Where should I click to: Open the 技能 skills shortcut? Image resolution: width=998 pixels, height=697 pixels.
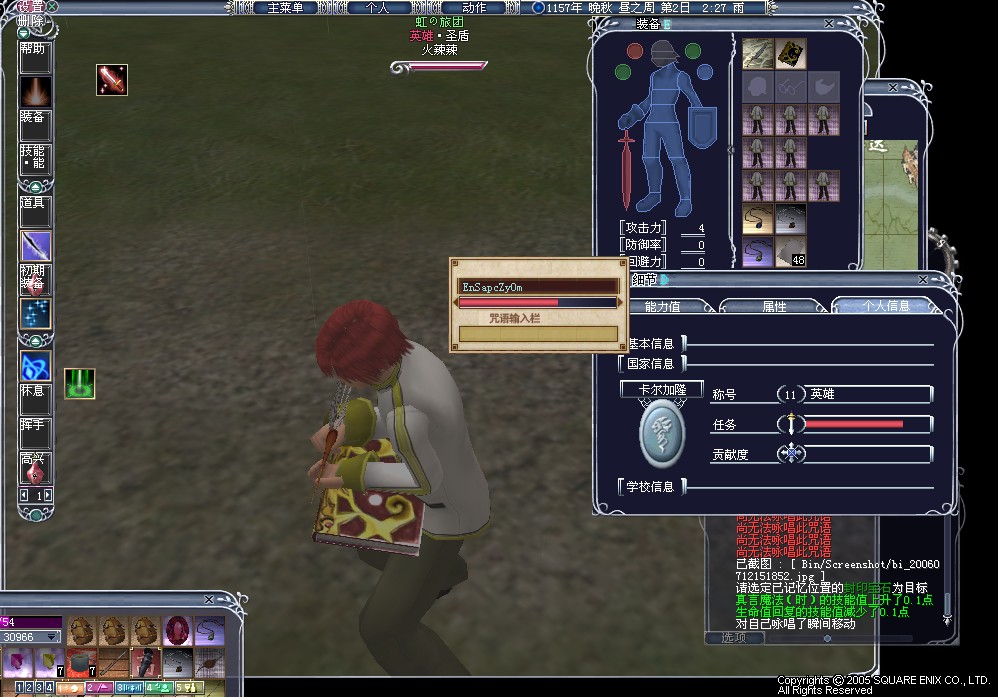(34, 157)
